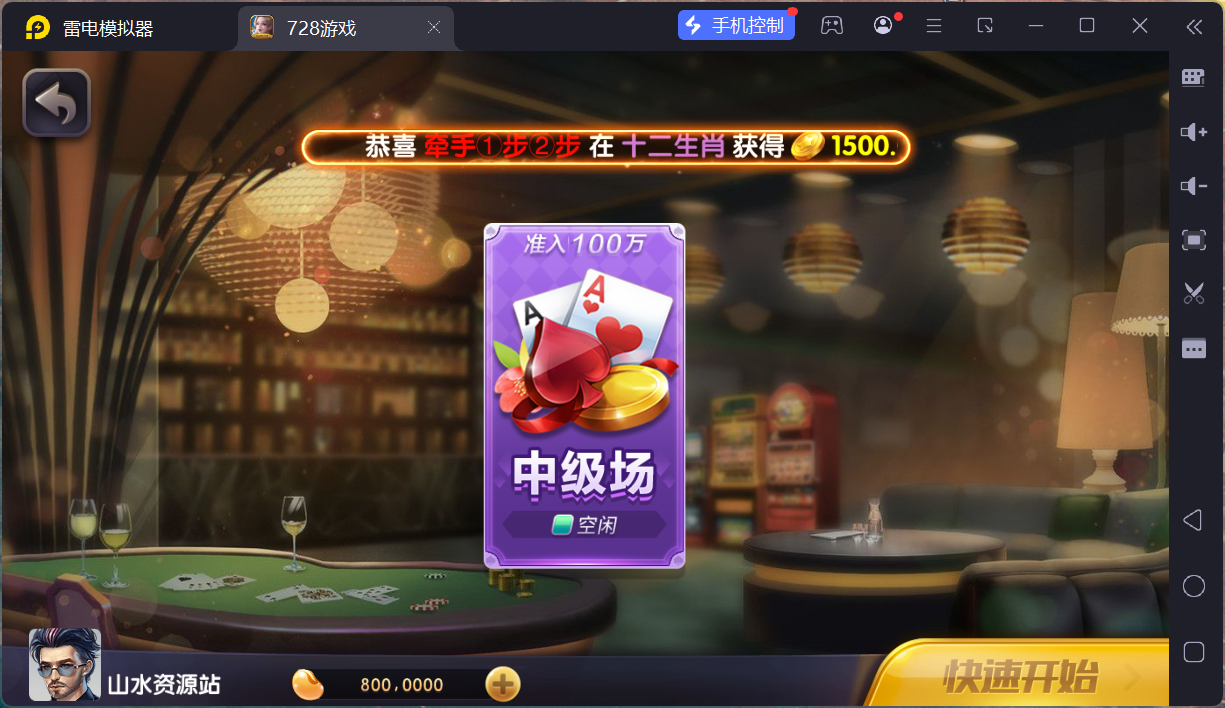The image size is (1225, 708).
Task: Click the emulator scissors screenshot tool
Action: tap(1193, 293)
